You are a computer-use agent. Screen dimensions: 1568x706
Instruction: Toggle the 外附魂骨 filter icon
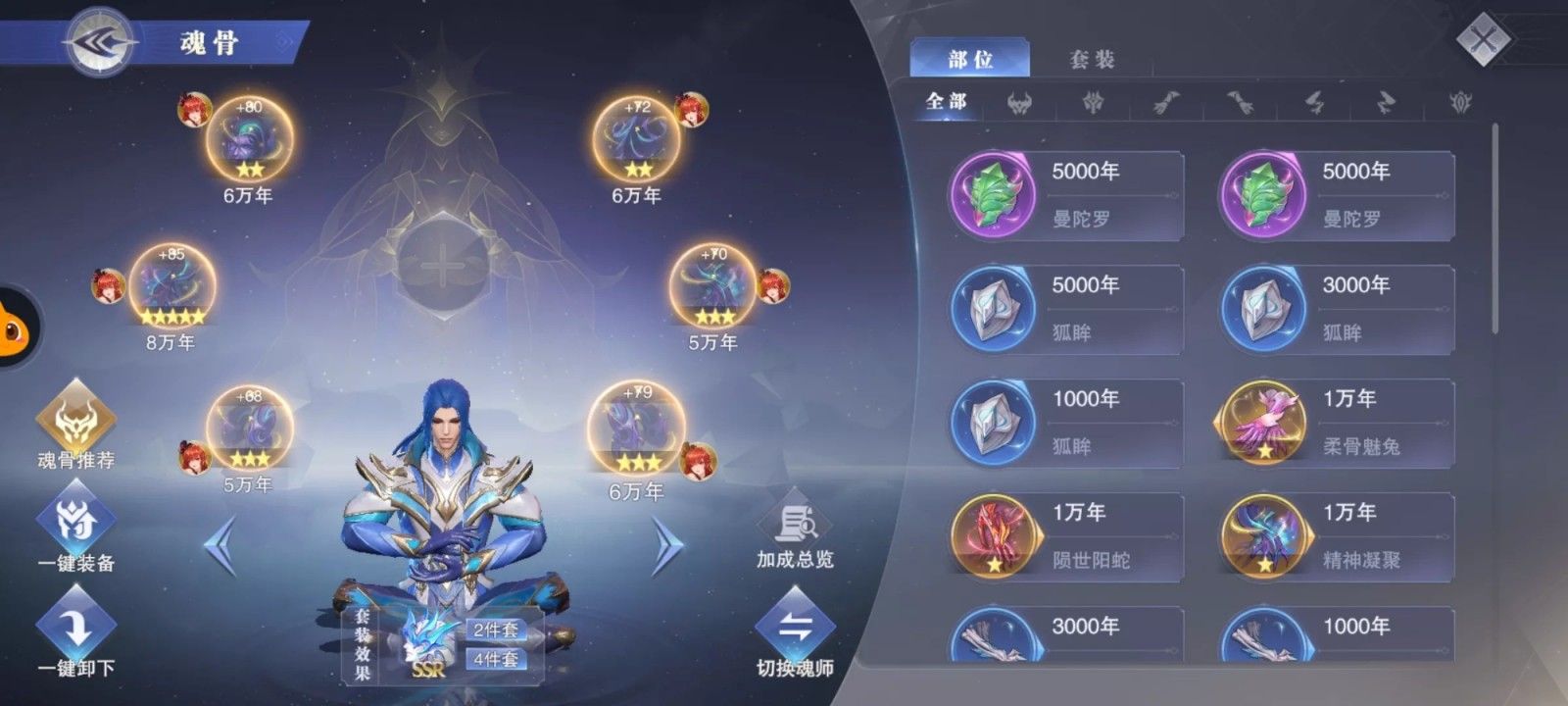1460,103
